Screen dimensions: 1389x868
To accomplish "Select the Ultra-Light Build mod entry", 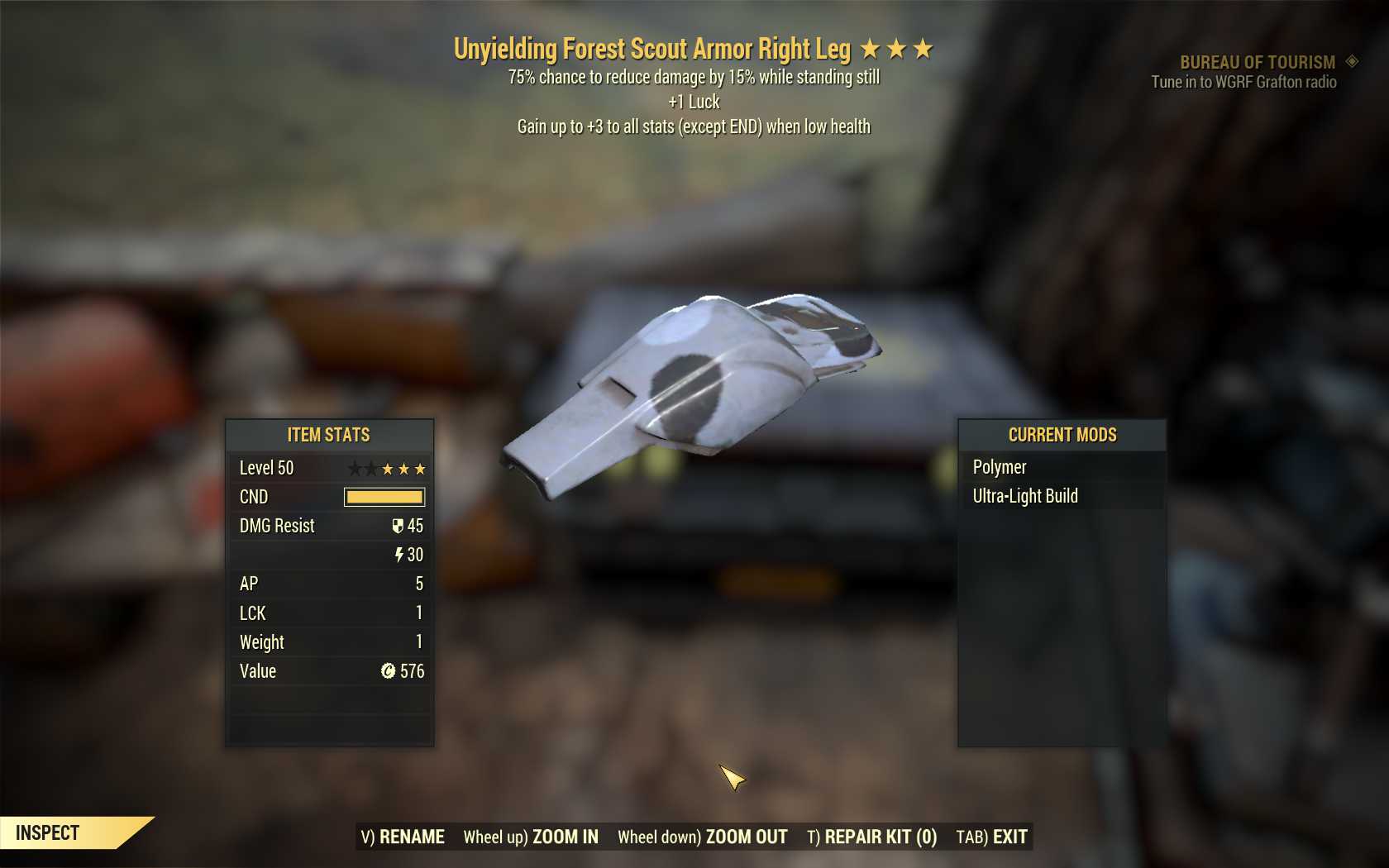I will pyautogui.click(x=1025, y=496).
